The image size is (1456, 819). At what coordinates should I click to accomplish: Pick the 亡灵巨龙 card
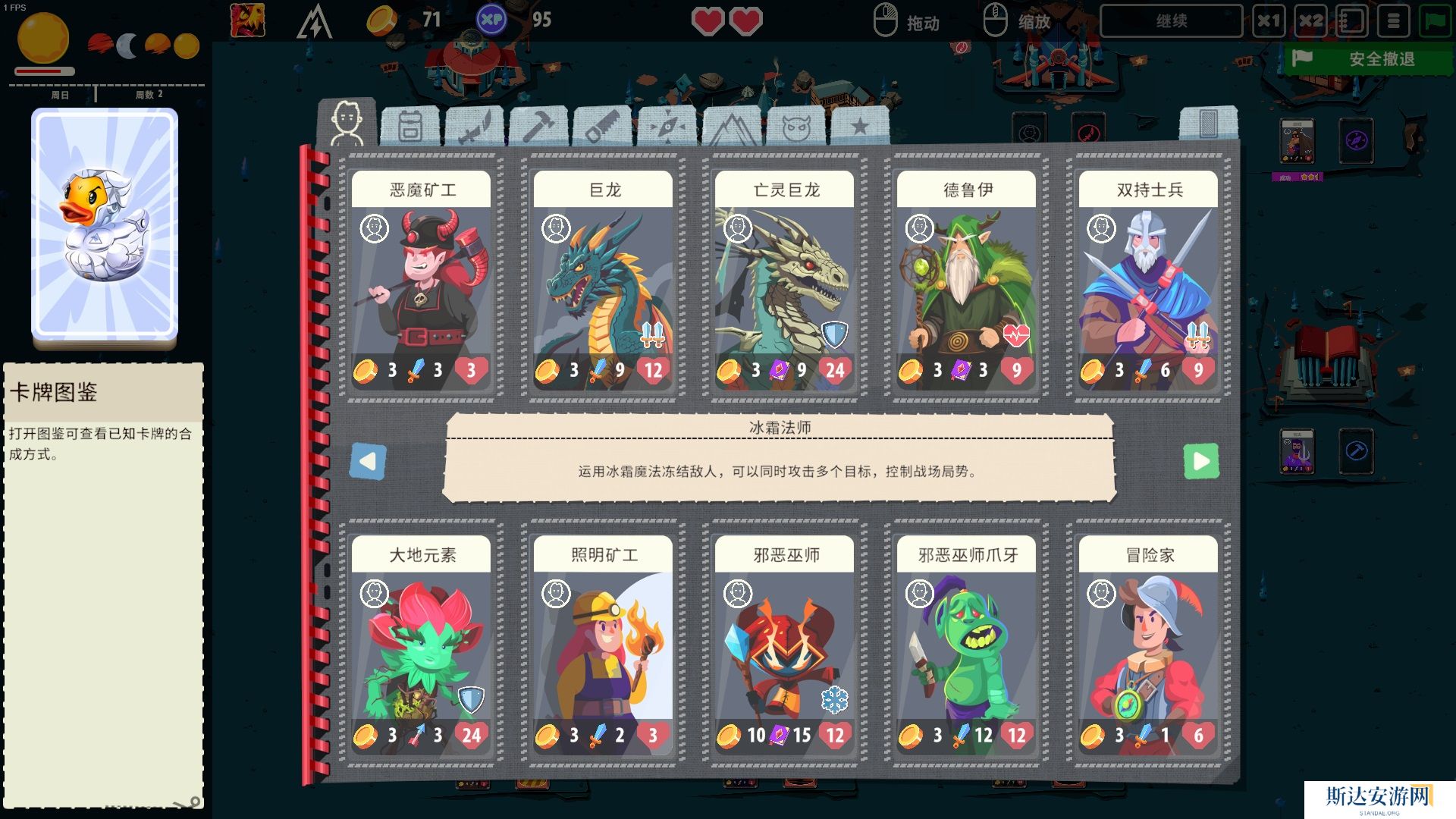pos(784,281)
